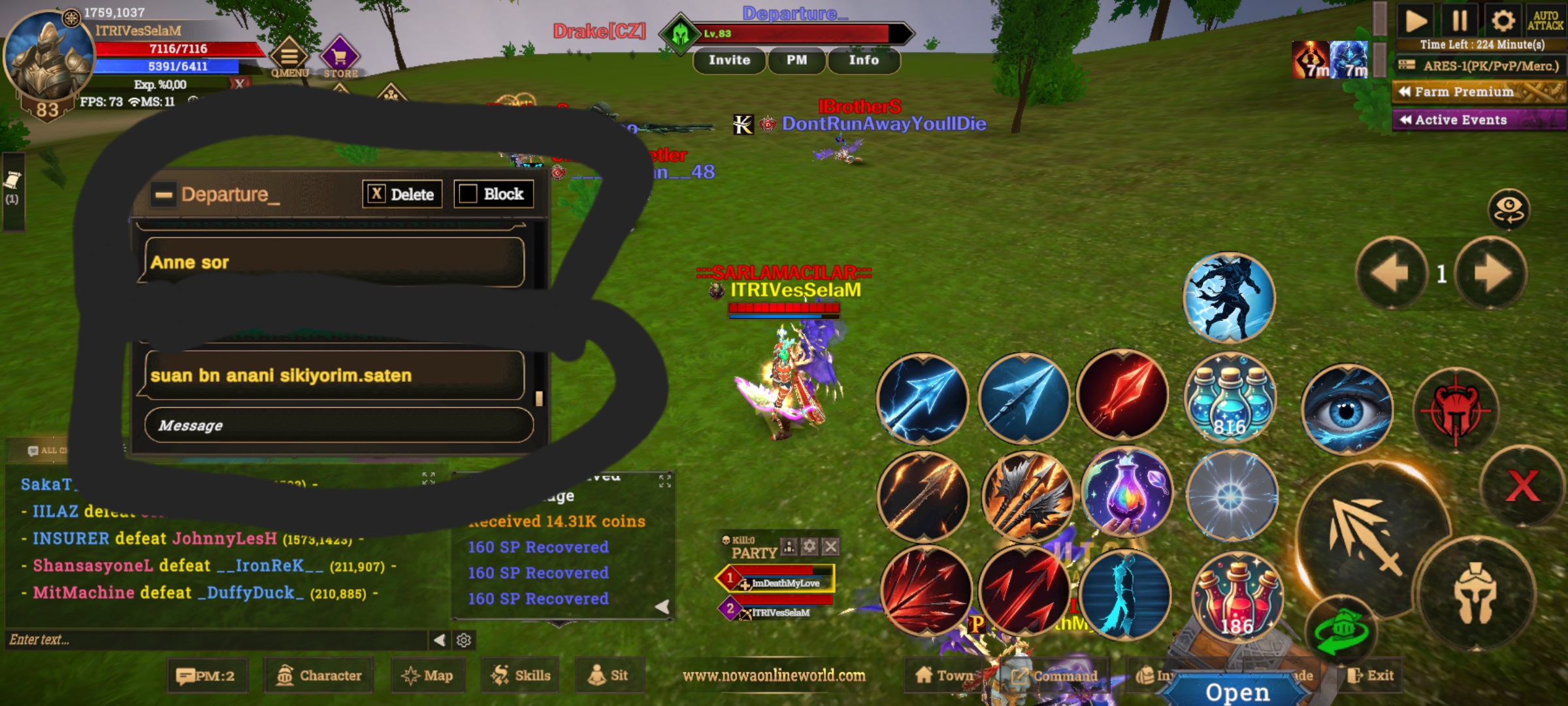Send a PM to the targeted player
This screenshot has width=1568, height=706.
coord(796,60)
